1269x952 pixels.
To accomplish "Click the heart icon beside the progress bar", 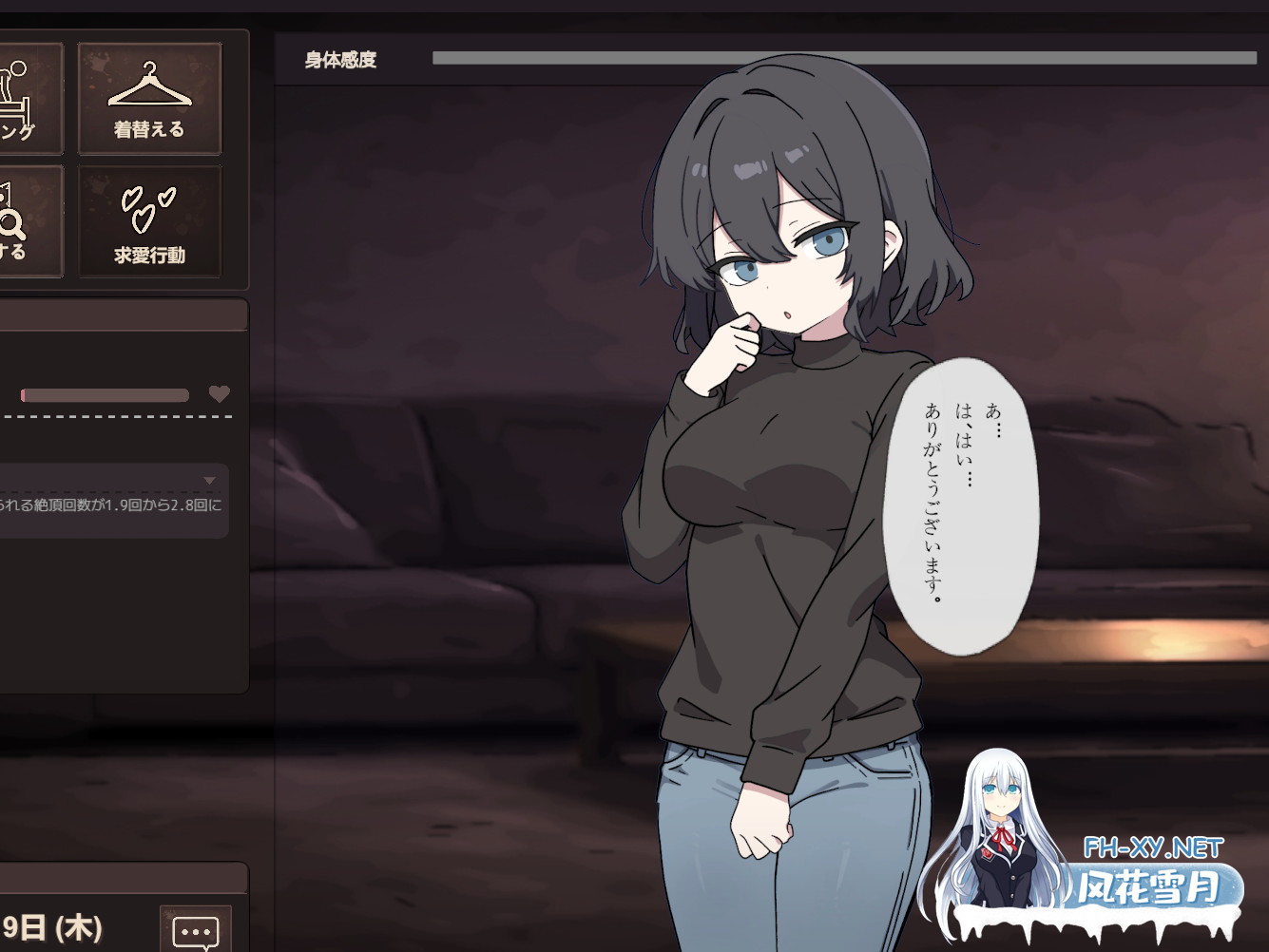I will (x=220, y=394).
